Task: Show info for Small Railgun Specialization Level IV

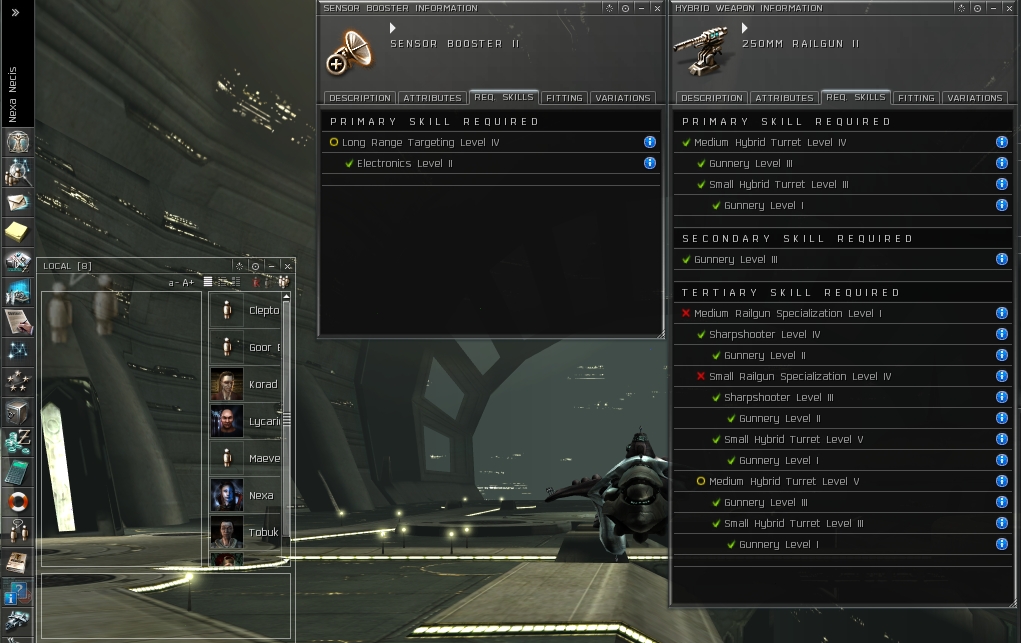Action: pos(1002,376)
